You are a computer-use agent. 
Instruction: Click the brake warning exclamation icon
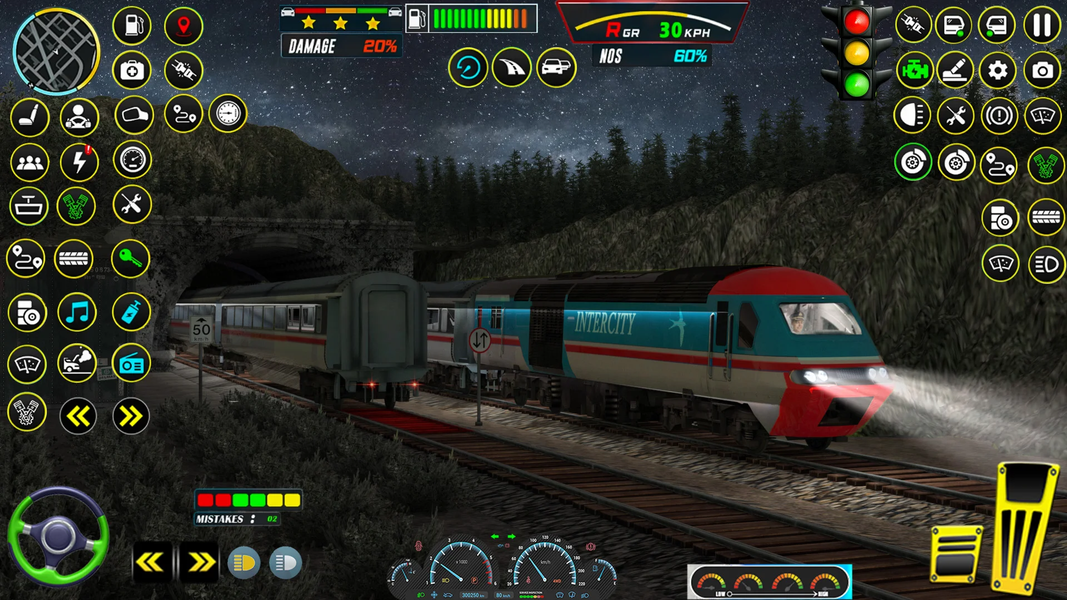[999, 116]
